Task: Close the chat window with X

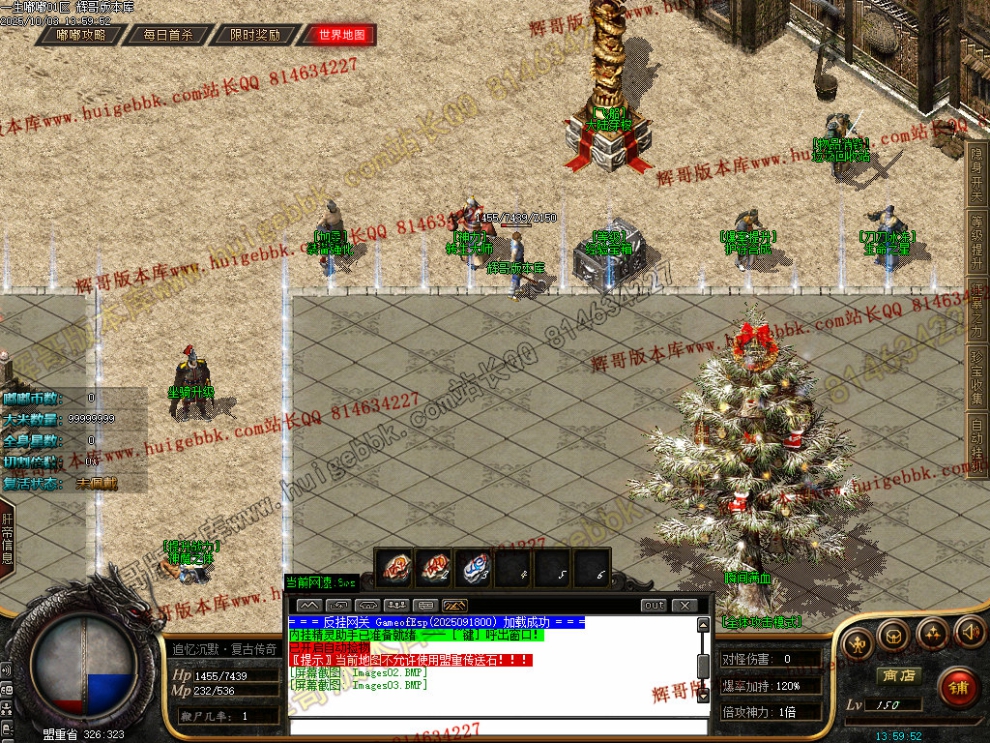Action: tap(684, 605)
